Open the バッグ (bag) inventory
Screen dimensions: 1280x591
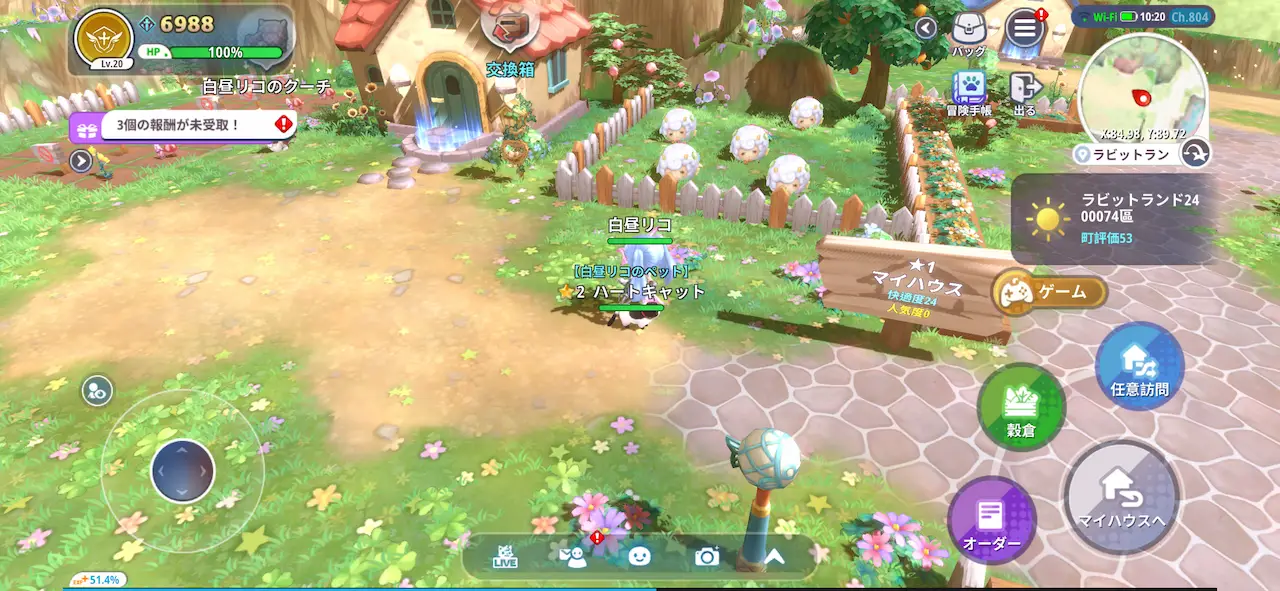(x=968, y=31)
